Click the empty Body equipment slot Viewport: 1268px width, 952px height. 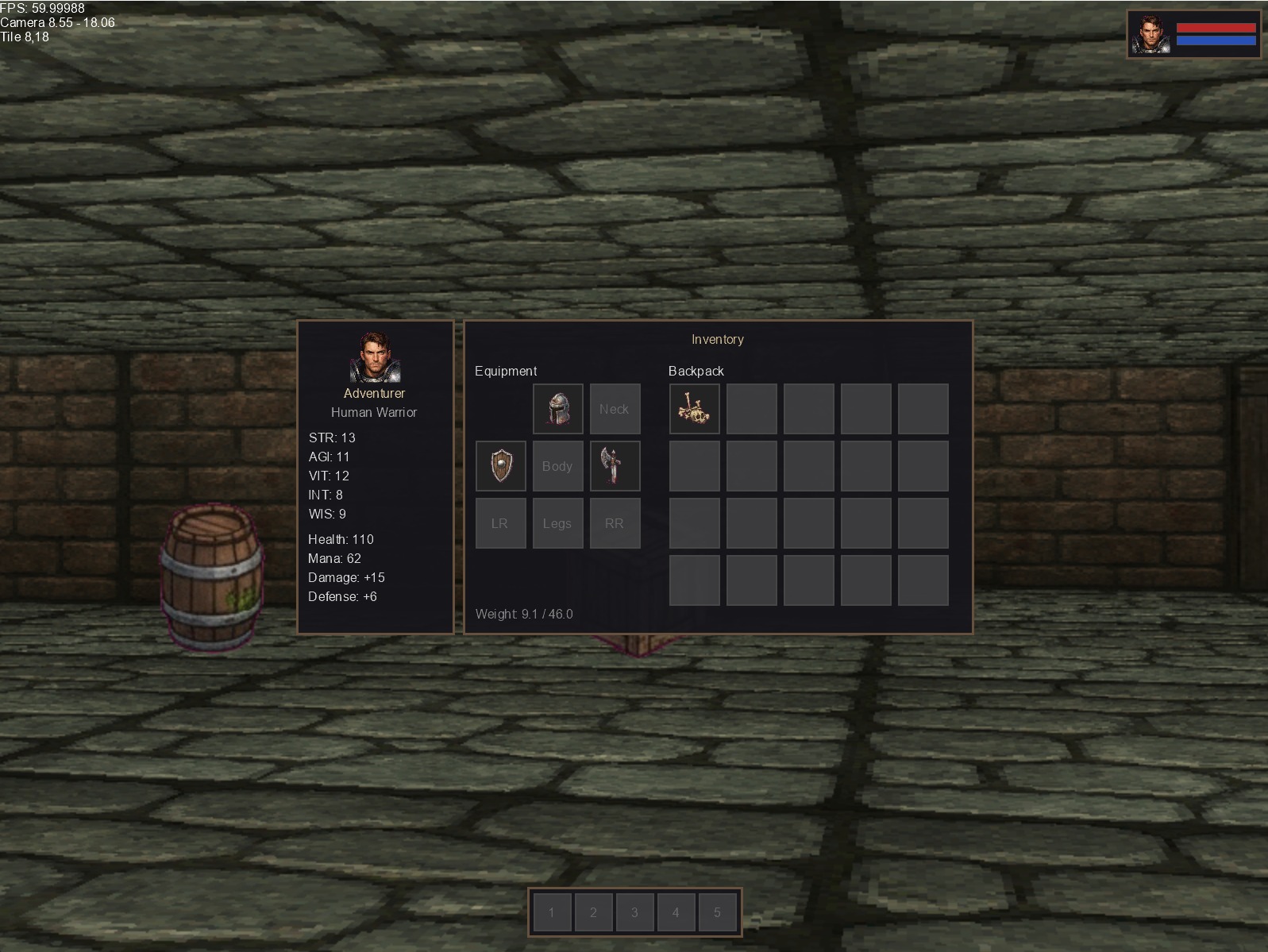pyautogui.click(x=557, y=466)
